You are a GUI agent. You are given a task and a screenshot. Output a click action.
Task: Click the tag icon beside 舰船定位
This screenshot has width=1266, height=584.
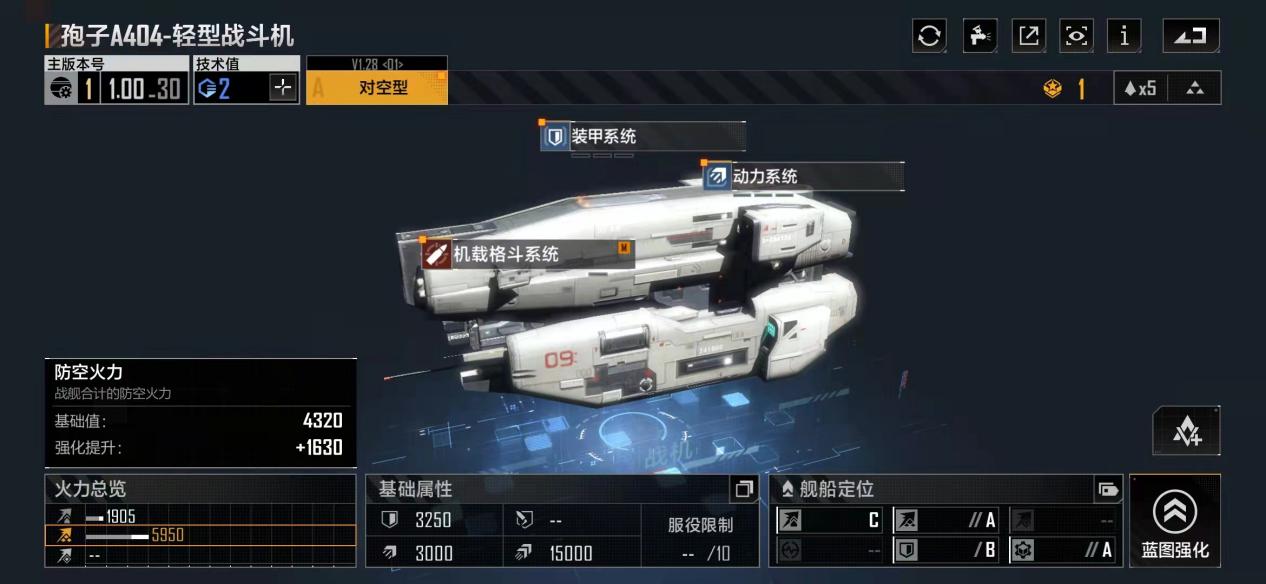(x=1107, y=489)
